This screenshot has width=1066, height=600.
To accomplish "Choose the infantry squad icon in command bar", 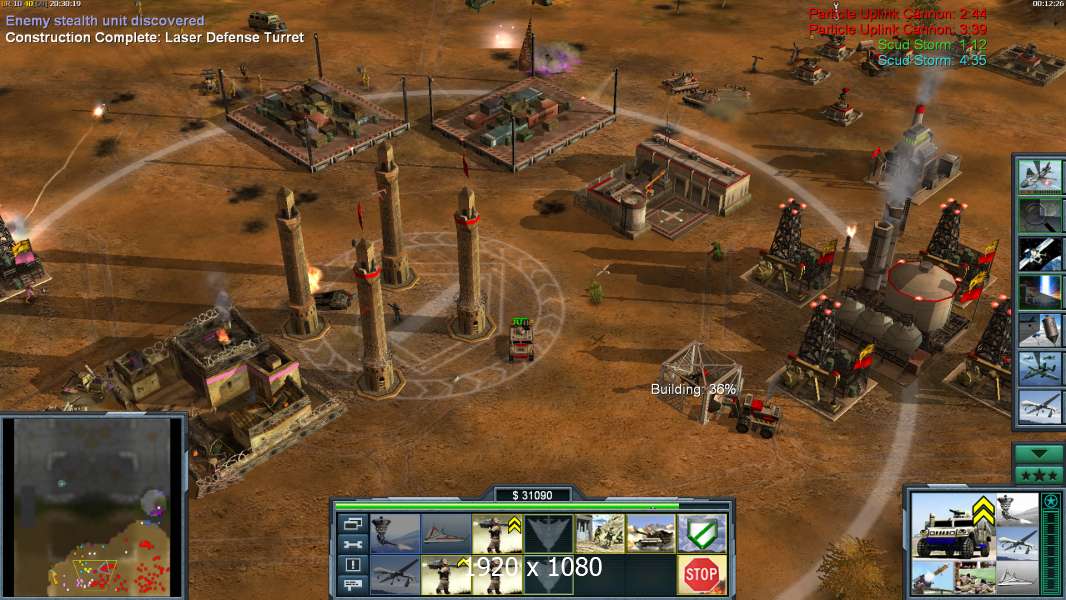I will coord(600,533).
